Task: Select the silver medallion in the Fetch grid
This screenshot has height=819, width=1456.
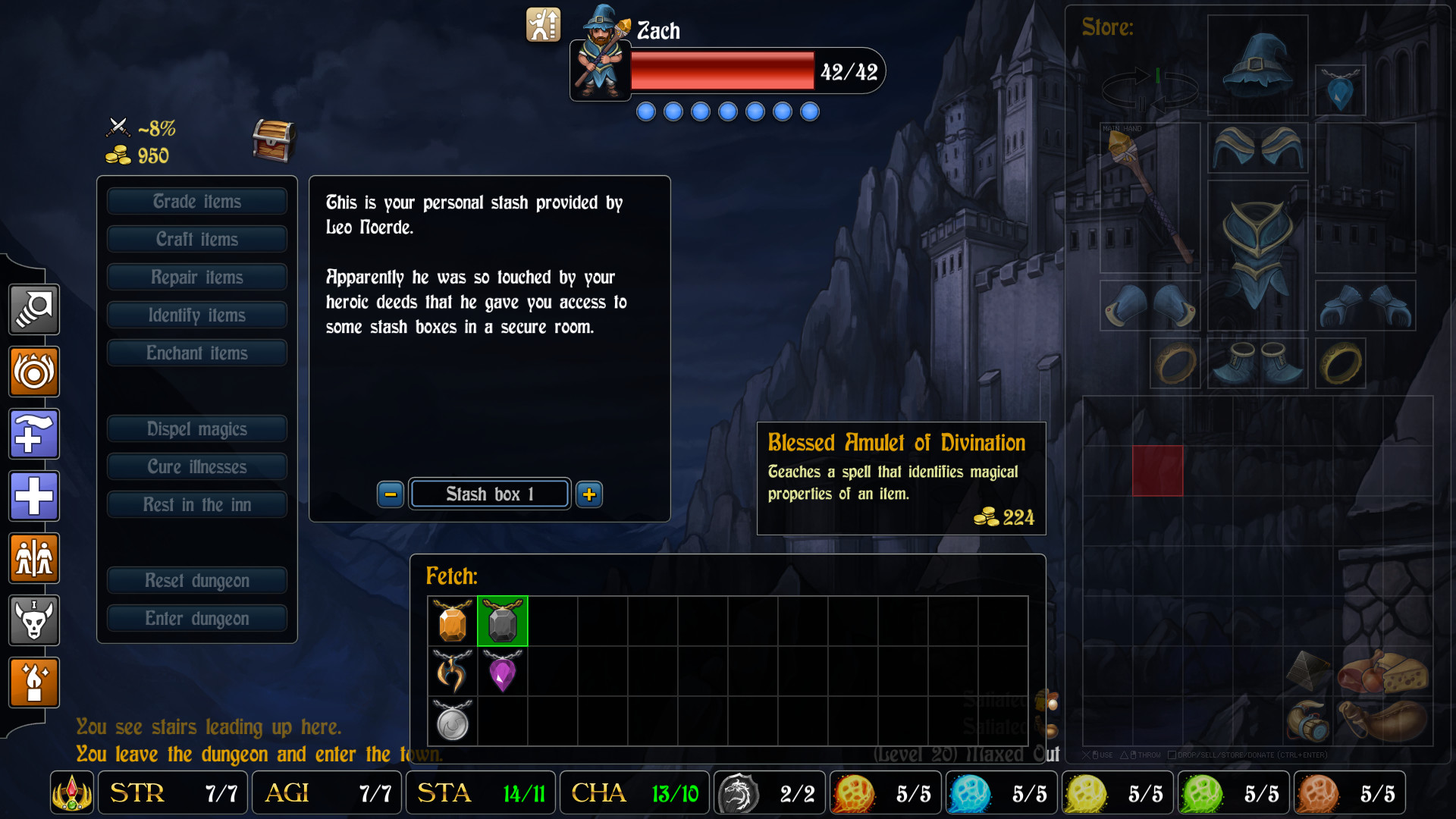Action: point(452,722)
